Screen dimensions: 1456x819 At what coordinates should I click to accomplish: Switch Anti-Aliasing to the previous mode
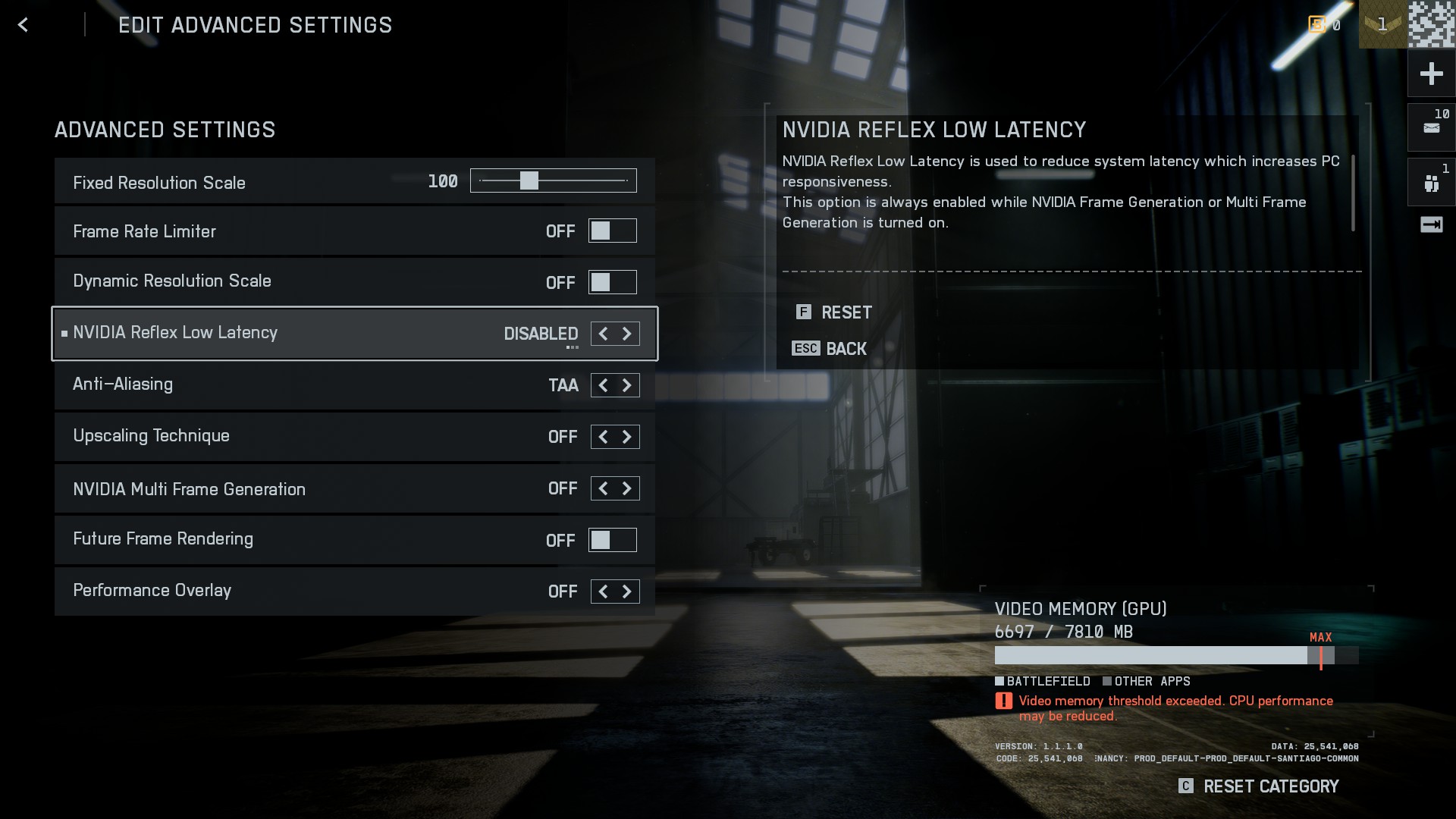point(603,385)
